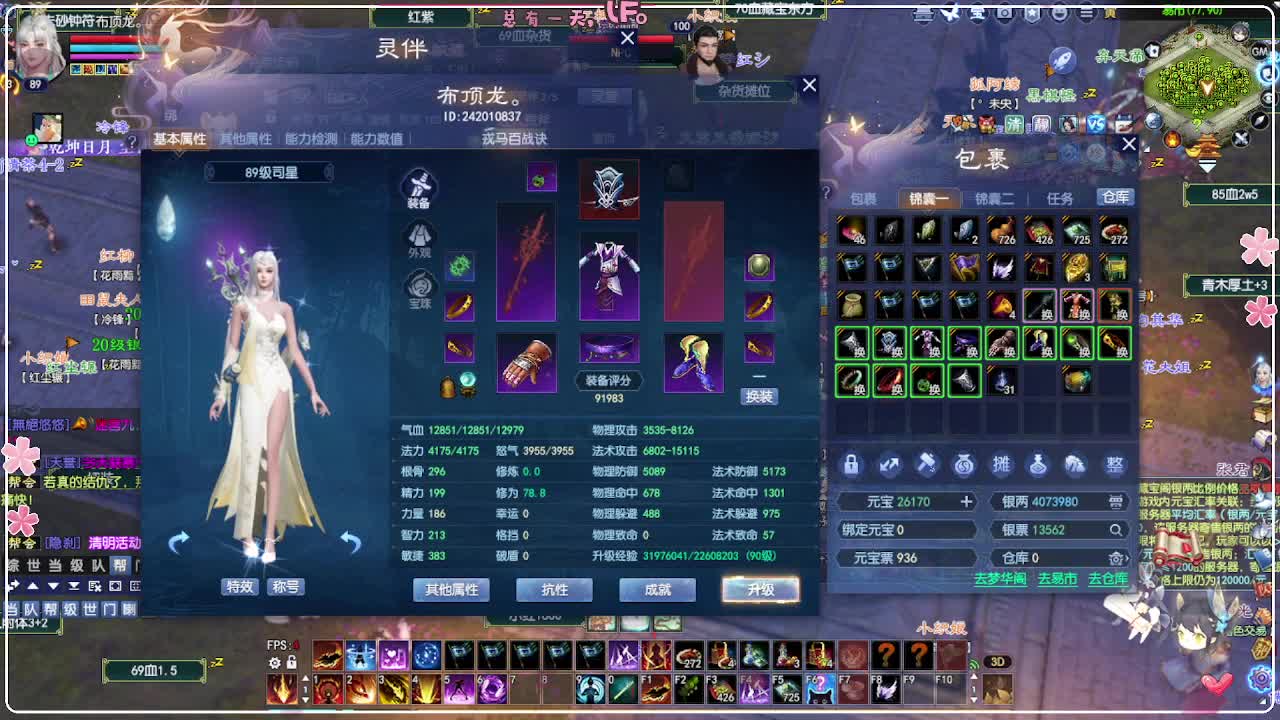Select the hammer decompose icon below the bag
This screenshot has width=1280, height=720.
tap(926, 463)
